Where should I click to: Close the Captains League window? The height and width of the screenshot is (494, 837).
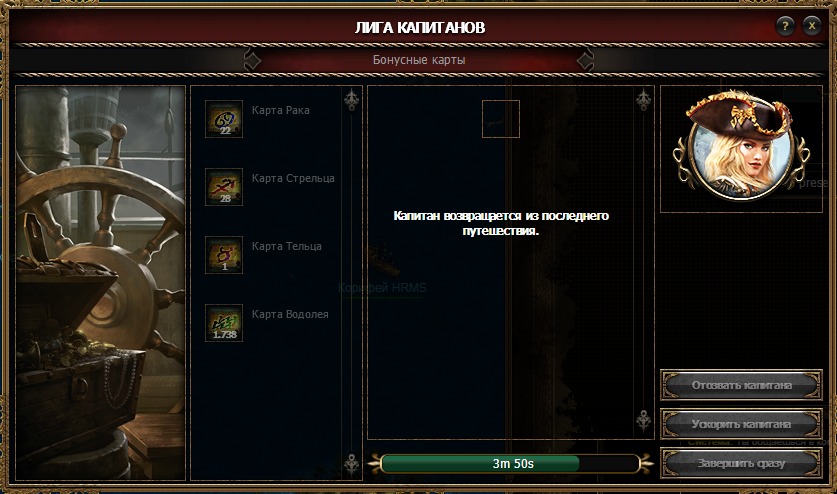pyautogui.click(x=812, y=26)
